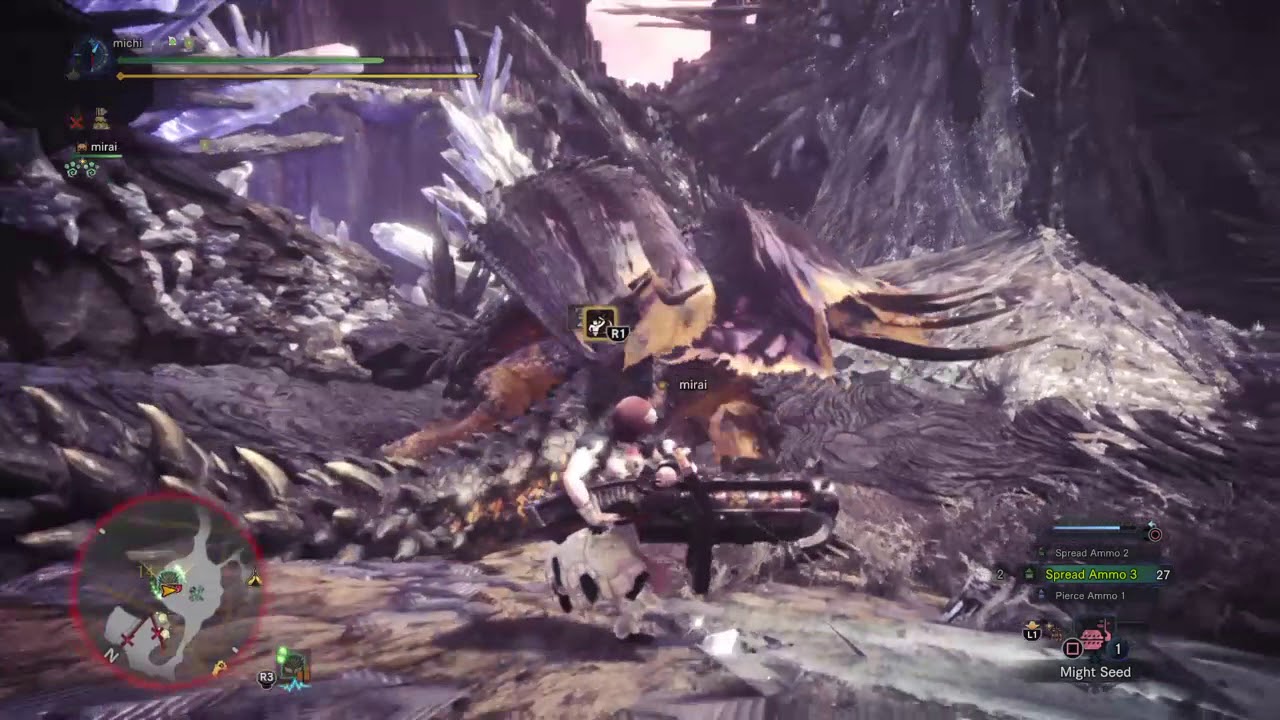
Task: Click the yellow camp marker on minimap edge
Action: (255, 578)
